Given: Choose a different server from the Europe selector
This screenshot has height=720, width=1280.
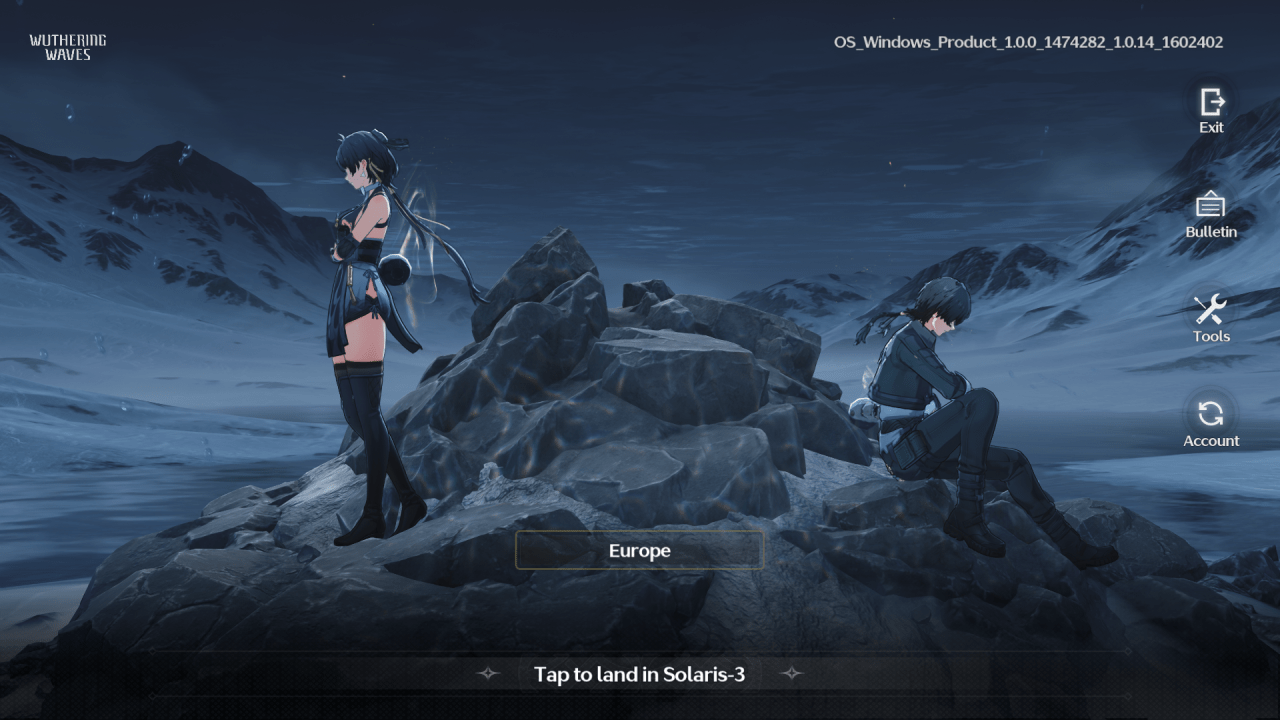Looking at the screenshot, I should pyautogui.click(x=639, y=550).
